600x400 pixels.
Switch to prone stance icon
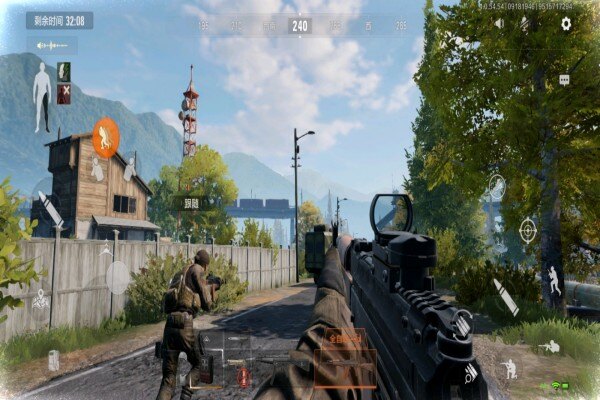click(549, 347)
